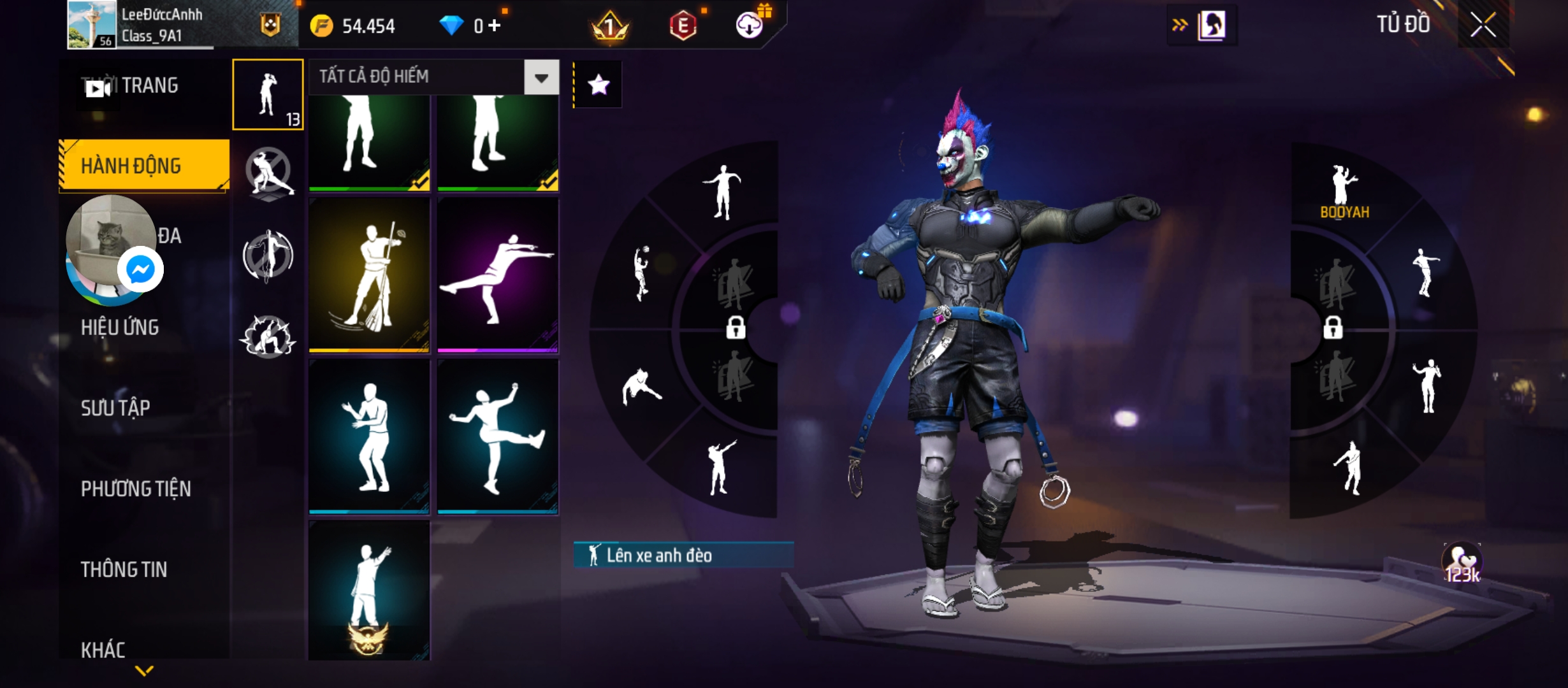Open the Phương Tiện vehicles category
Image resolution: width=1568 pixels, height=688 pixels.
pos(136,489)
